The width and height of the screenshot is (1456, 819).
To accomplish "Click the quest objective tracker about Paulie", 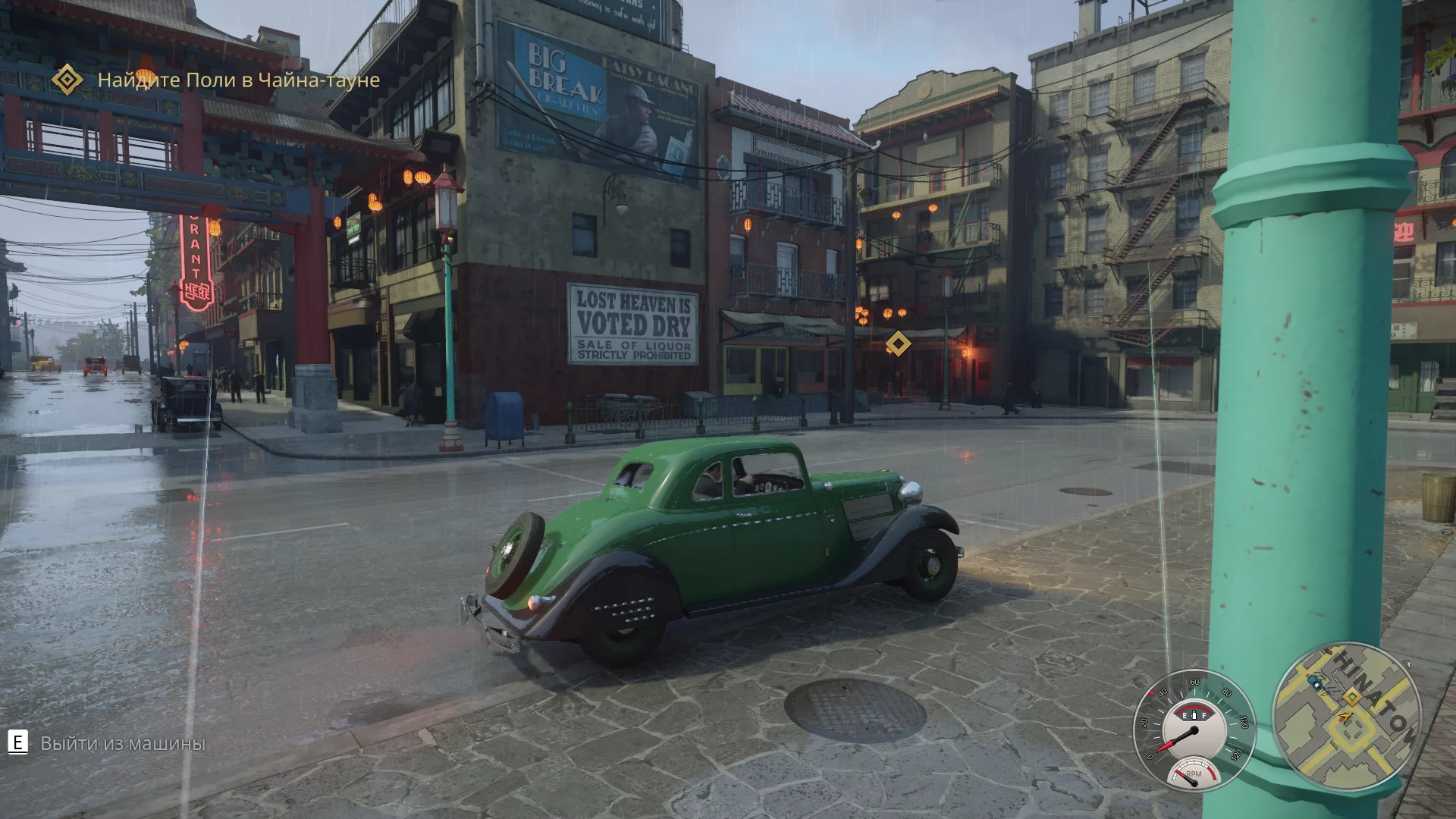I will point(238,80).
